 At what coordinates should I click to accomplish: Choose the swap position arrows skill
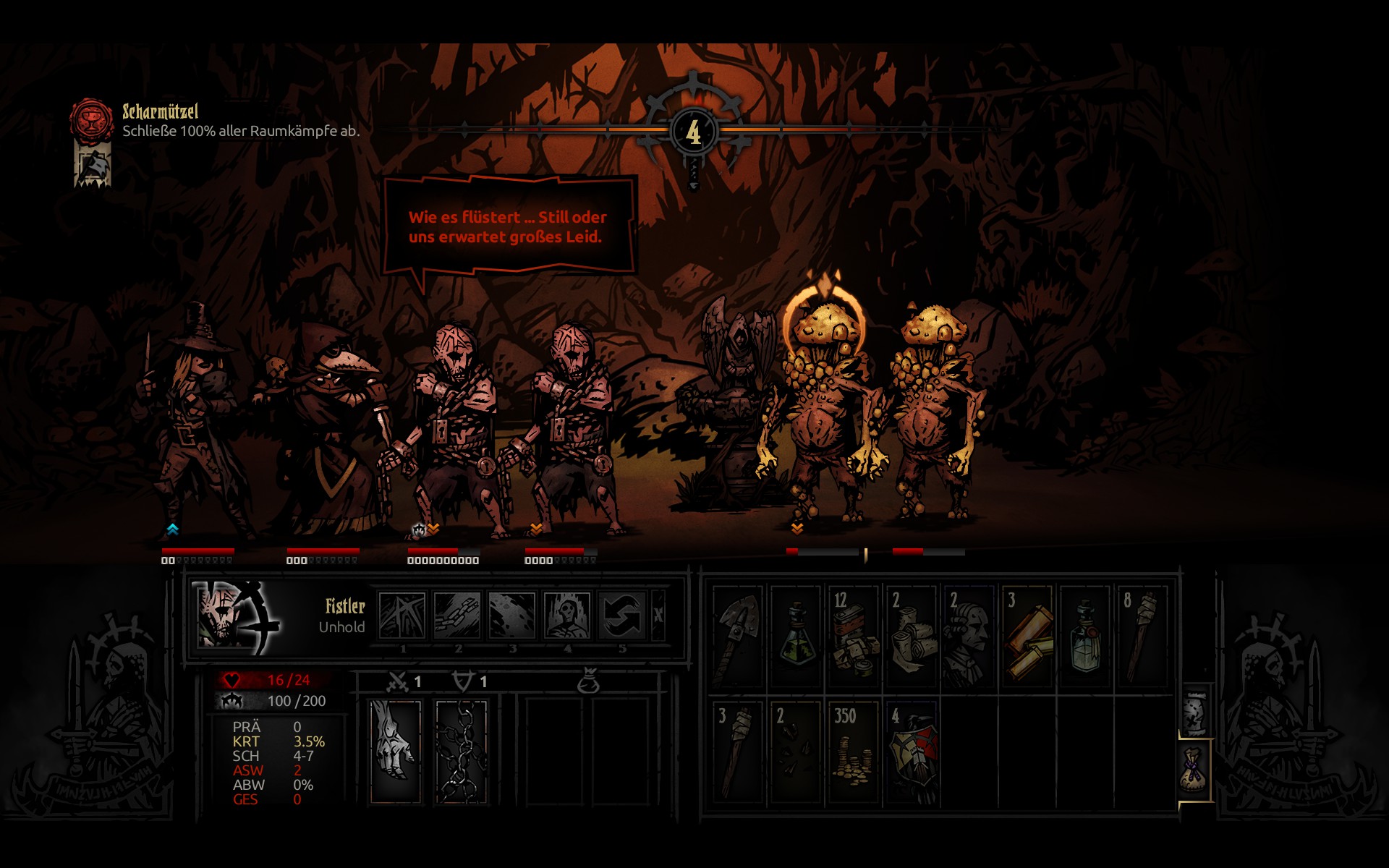[x=622, y=616]
